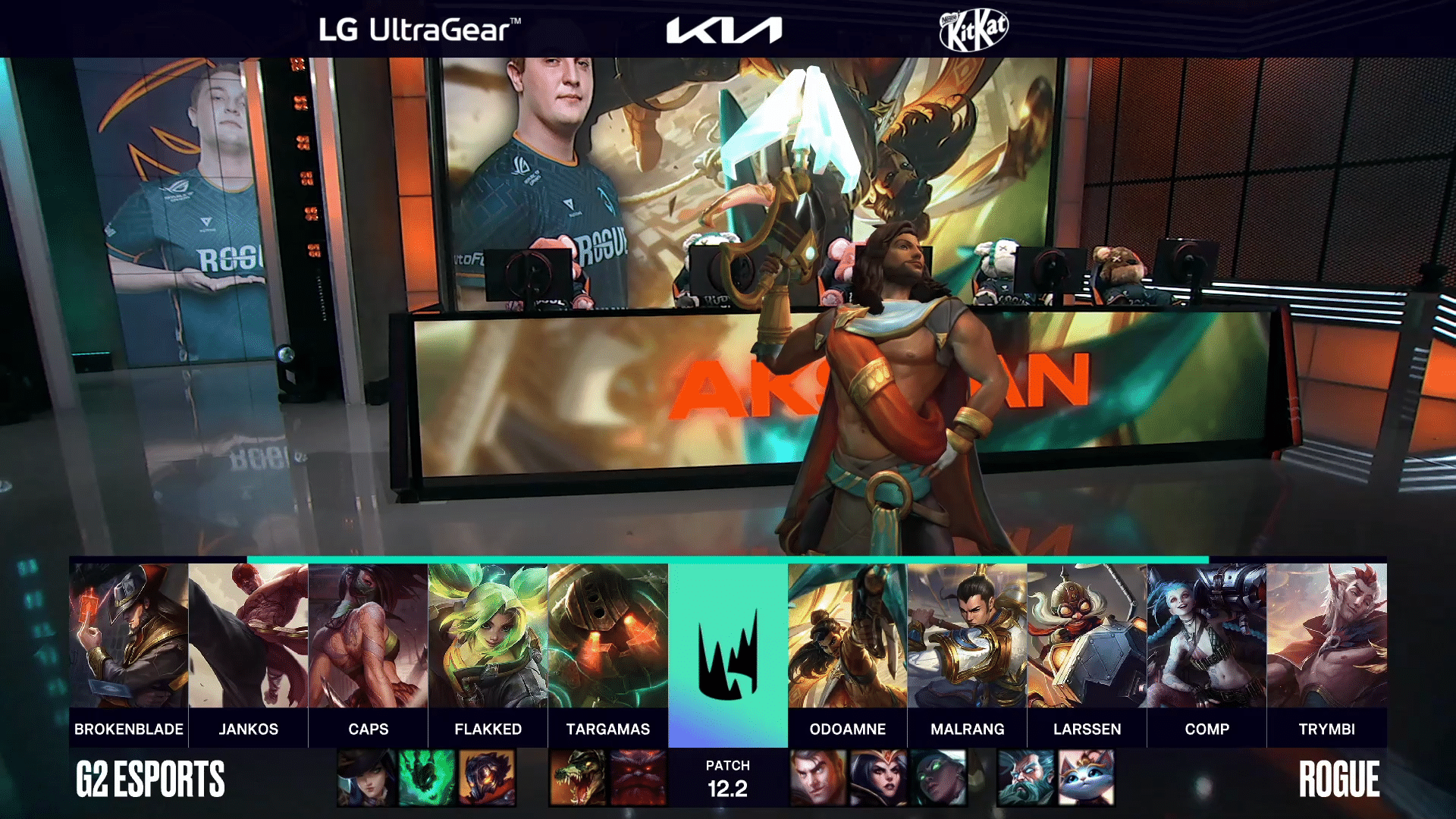Choose Trymbi's Rakan champion portrait
This screenshot has height=819, width=1456.
click(x=1326, y=635)
